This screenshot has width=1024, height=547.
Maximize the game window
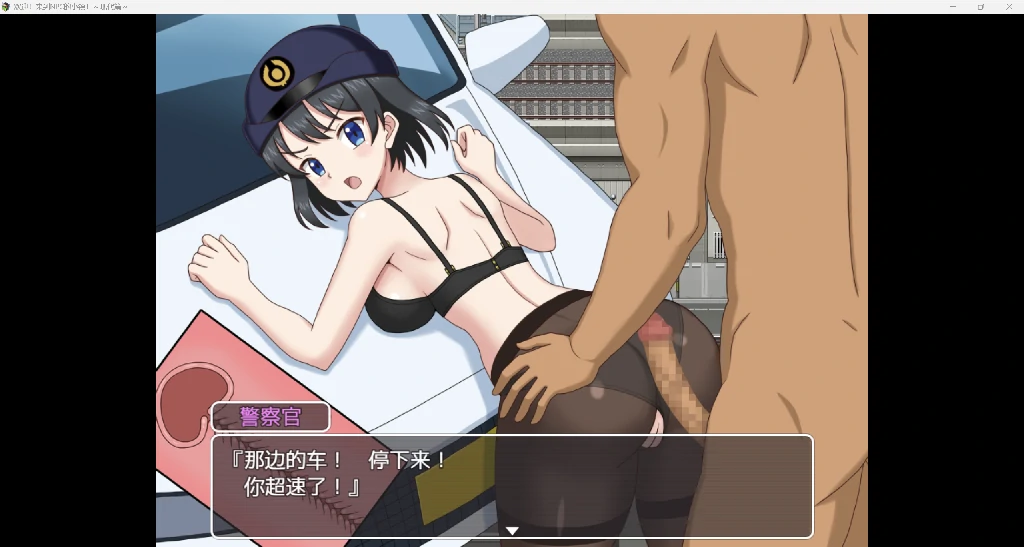coord(980,6)
